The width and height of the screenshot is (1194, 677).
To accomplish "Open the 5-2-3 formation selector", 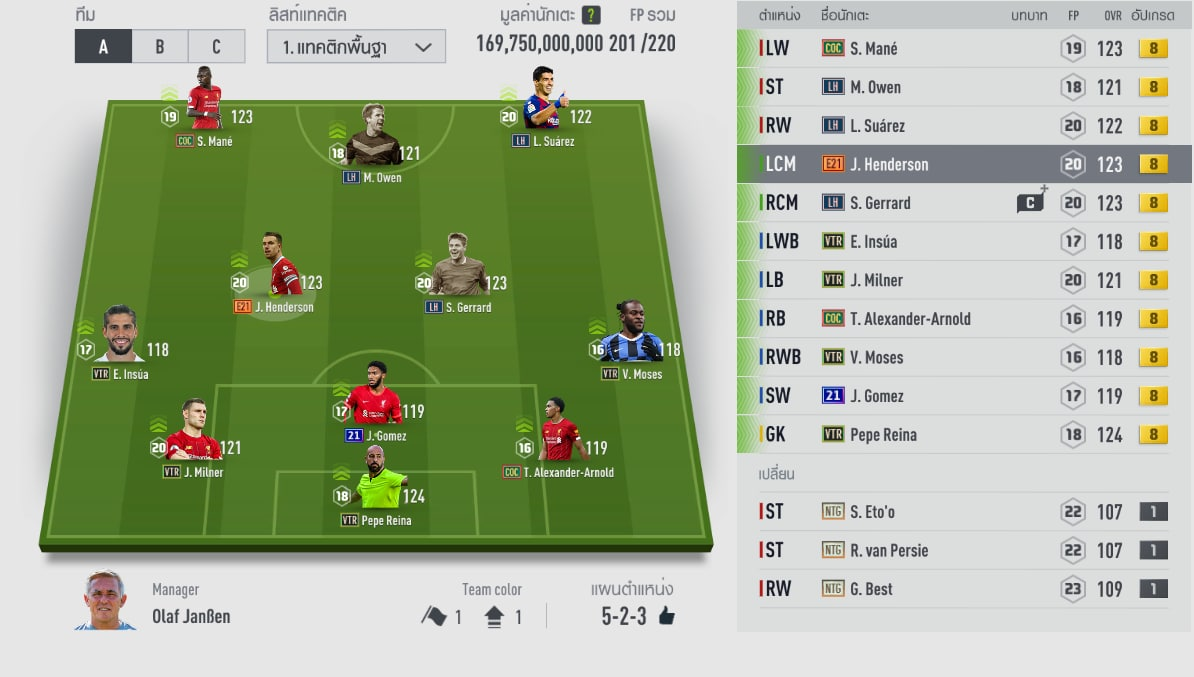I will (637, 616).
